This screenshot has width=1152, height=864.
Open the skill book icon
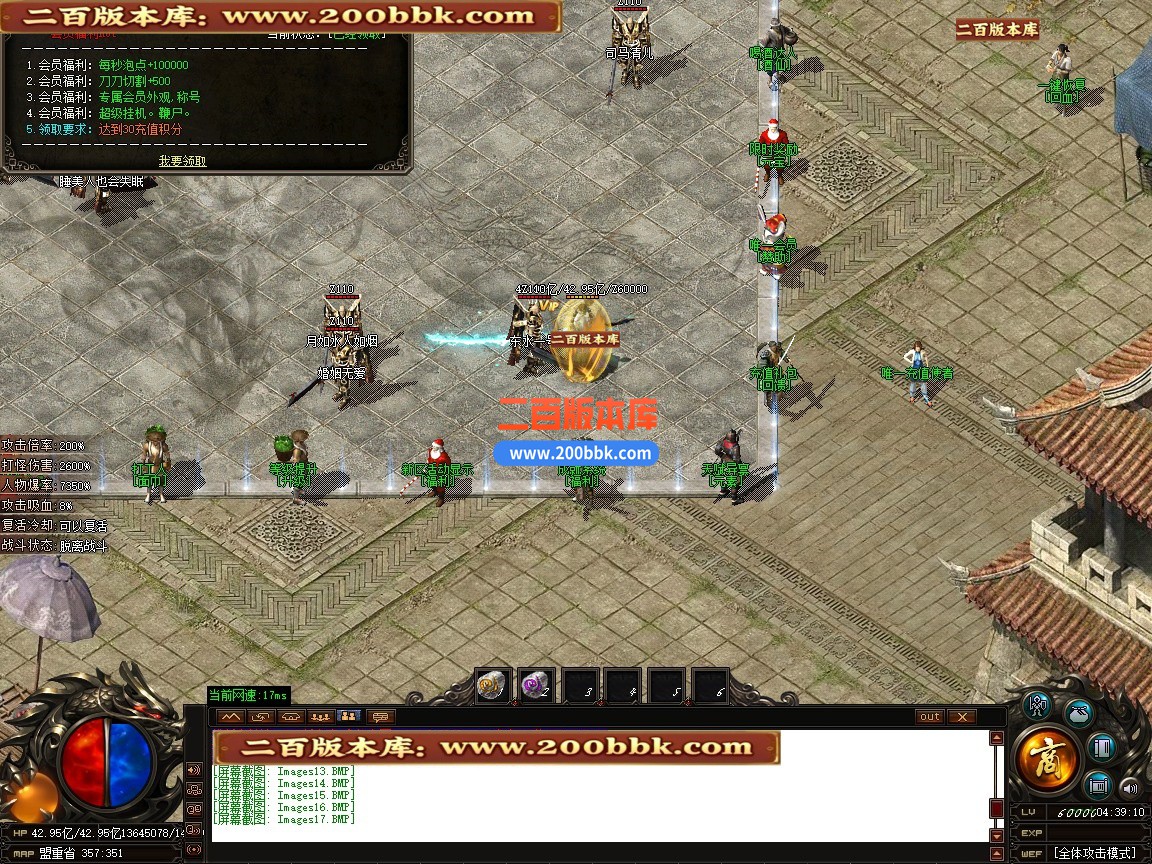pyautogui.click(x=1101, y=747)
